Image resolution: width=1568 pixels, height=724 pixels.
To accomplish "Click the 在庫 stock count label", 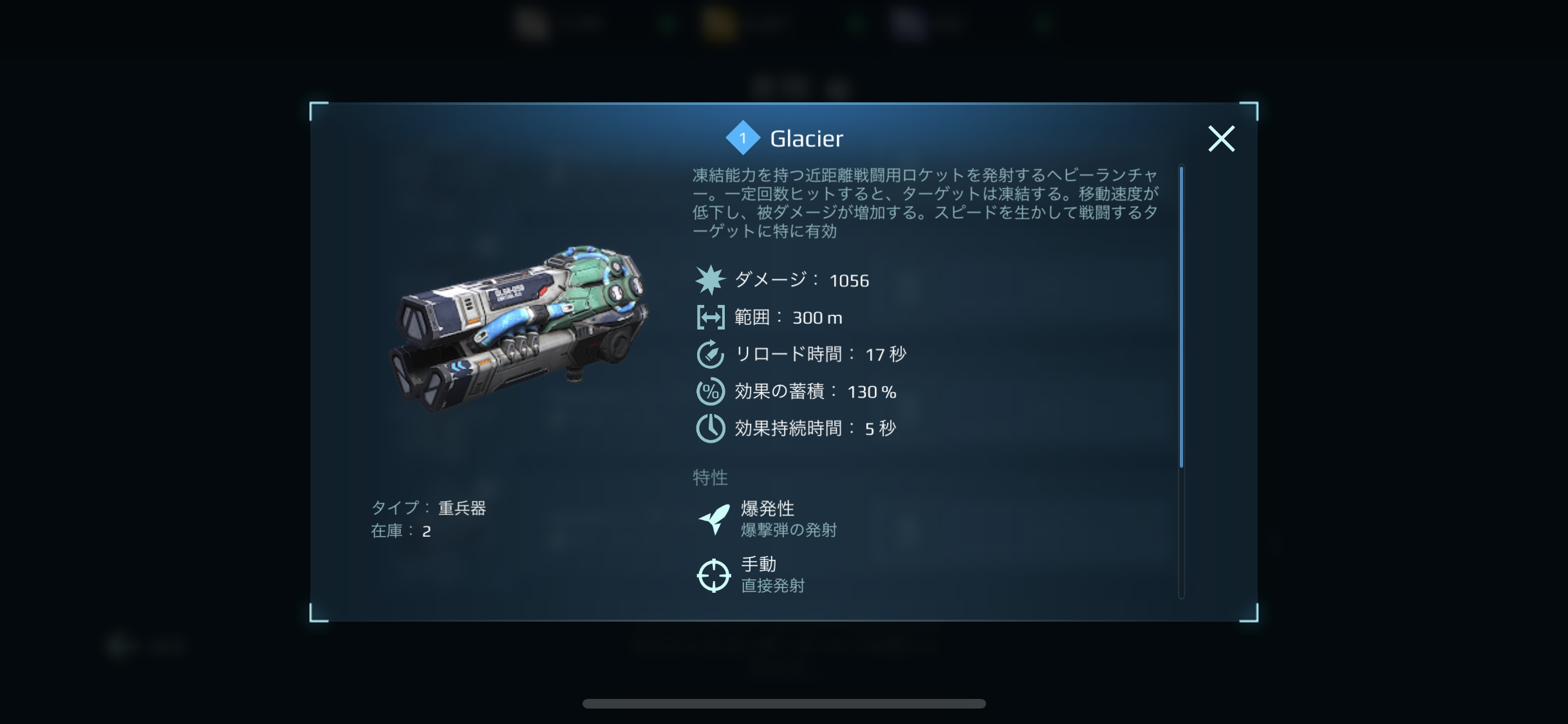I will point(402,531).
